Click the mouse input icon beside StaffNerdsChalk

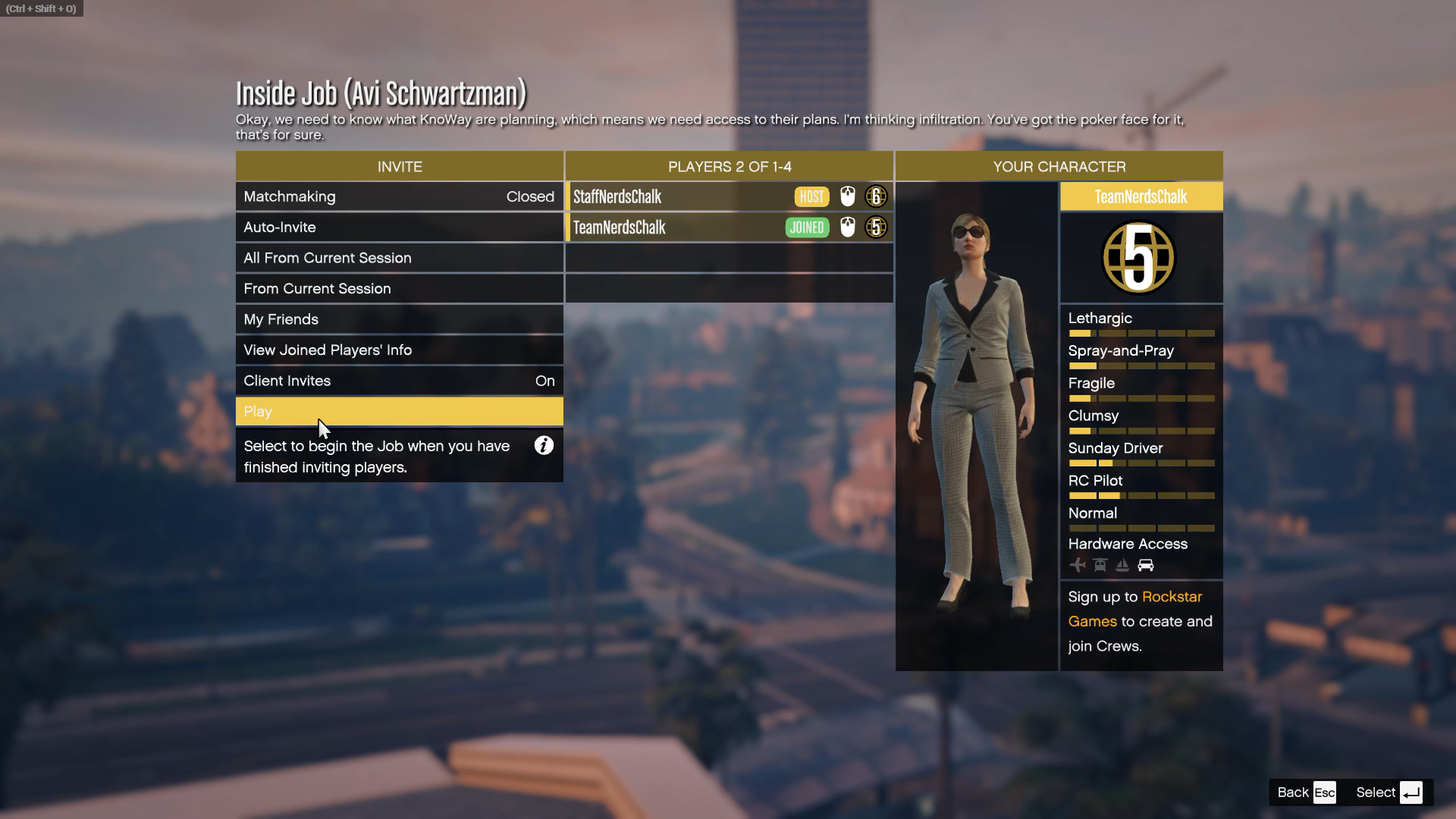pos(848,196)
